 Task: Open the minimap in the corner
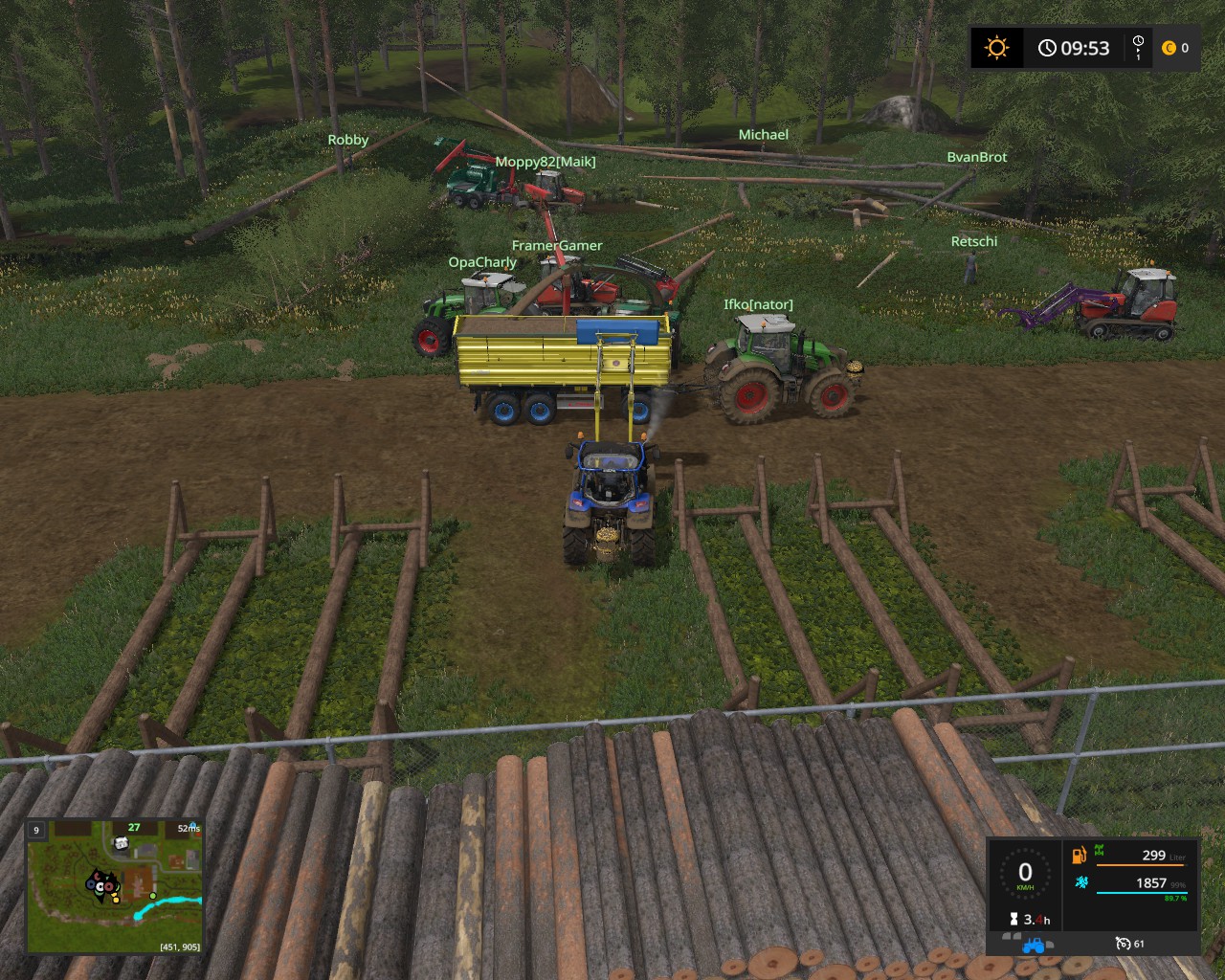tap(114, 886)
